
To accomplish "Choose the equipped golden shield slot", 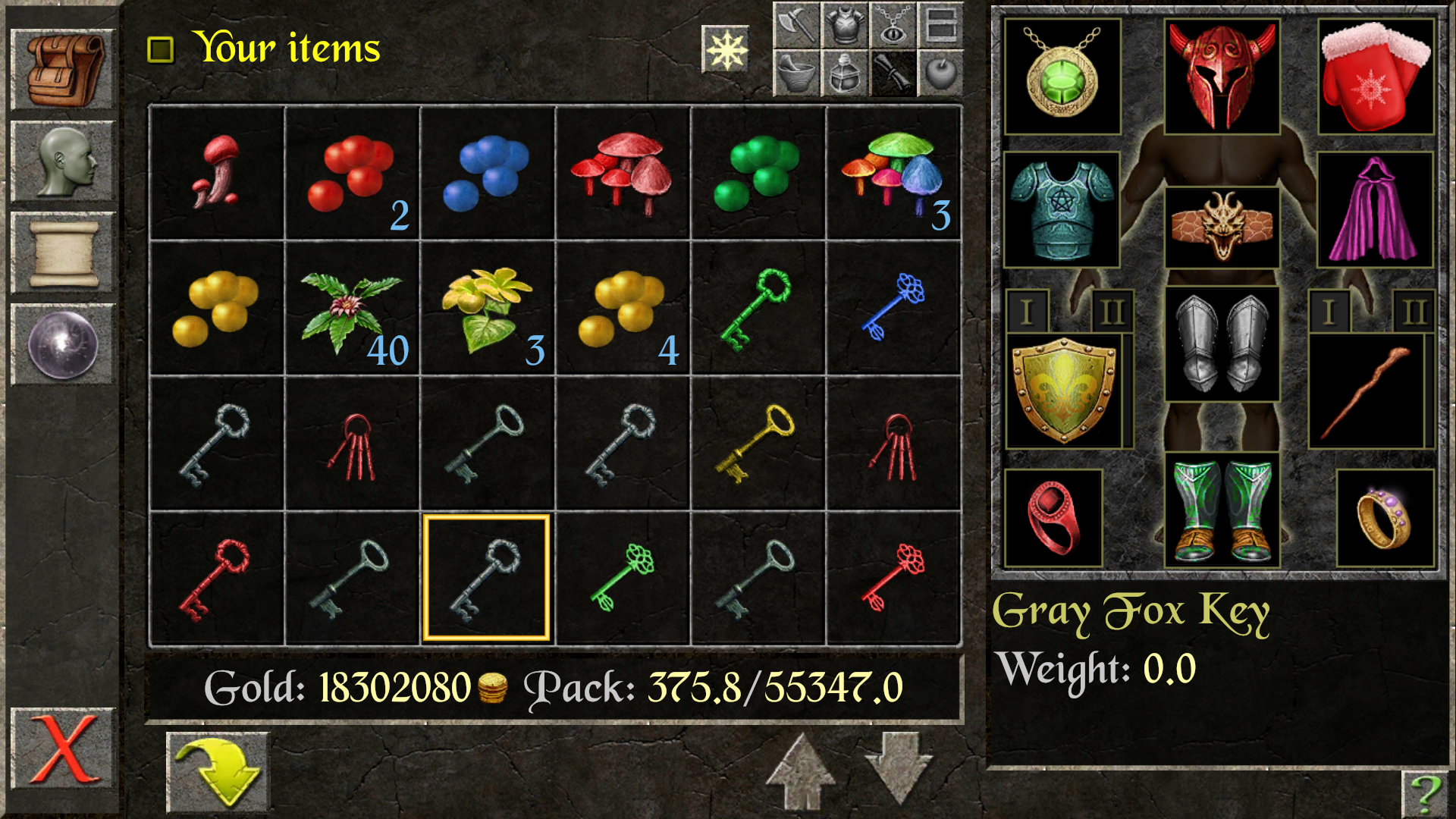I will (1064, 391).
